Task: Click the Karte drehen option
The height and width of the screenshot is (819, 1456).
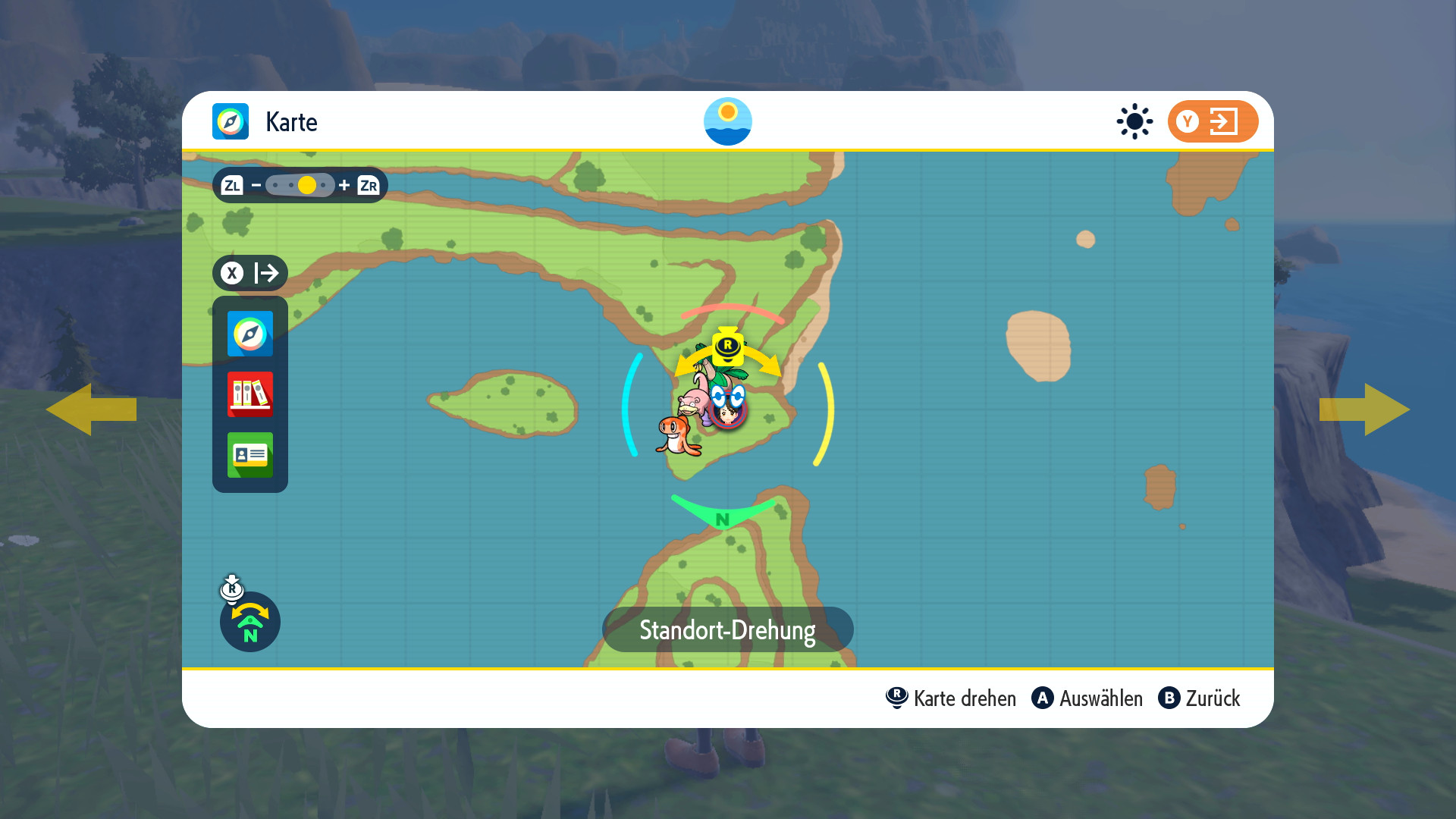Action: click(x=951, y=698)
